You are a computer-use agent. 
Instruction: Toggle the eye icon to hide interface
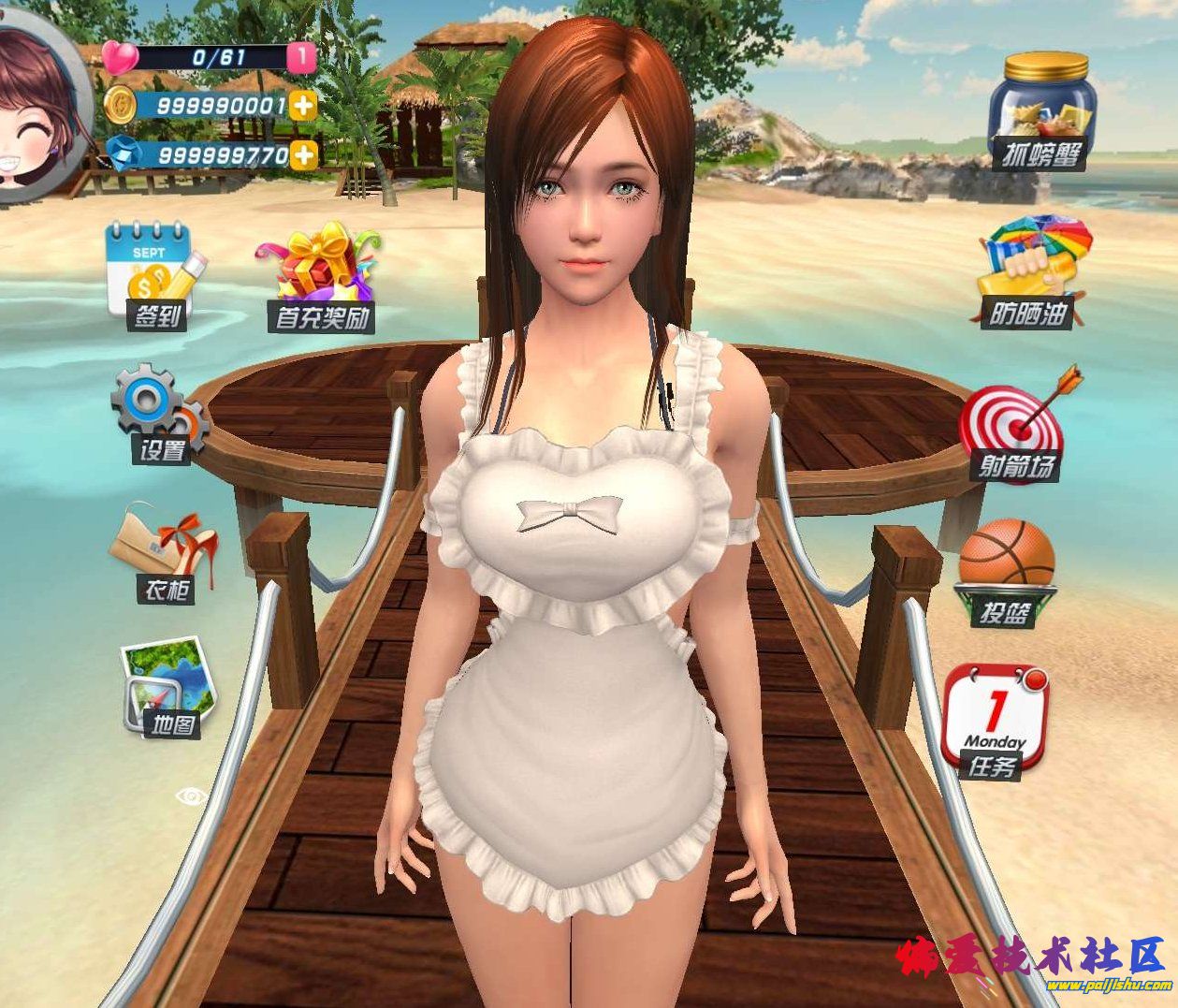coord(192,796)
